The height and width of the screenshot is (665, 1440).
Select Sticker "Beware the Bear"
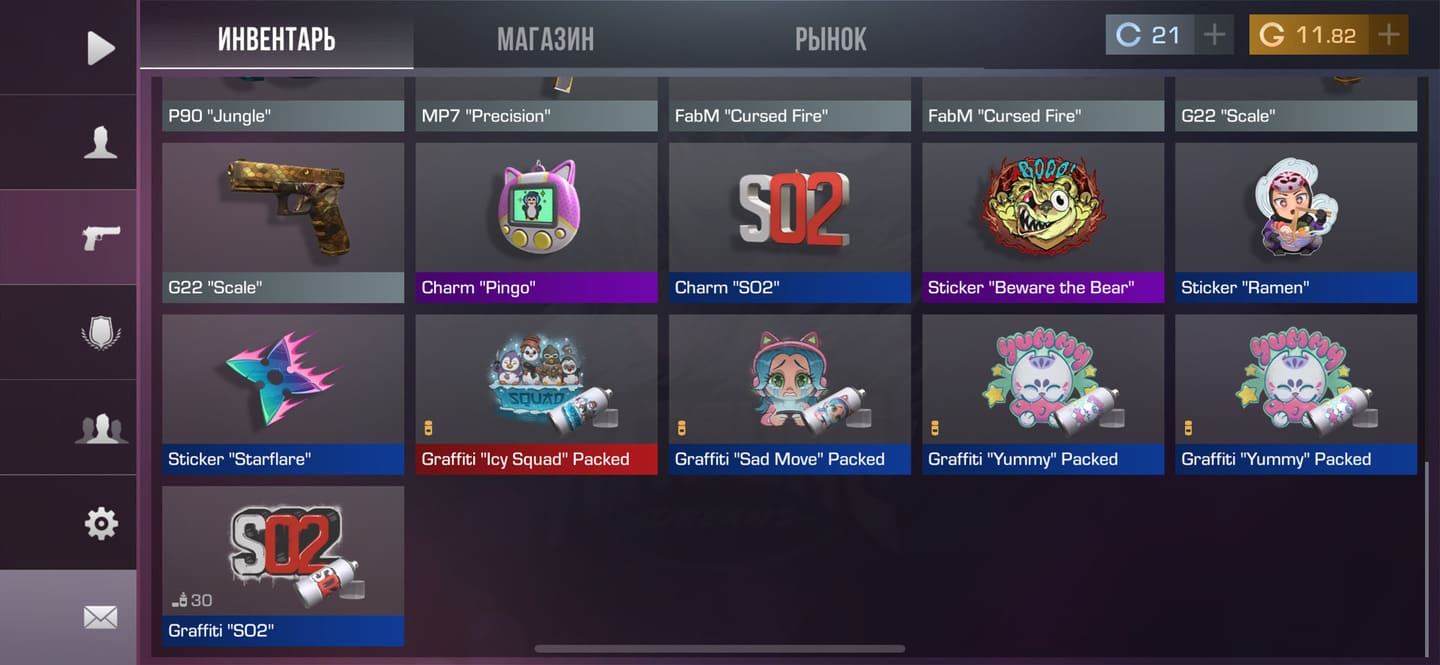pos(1043,222)
